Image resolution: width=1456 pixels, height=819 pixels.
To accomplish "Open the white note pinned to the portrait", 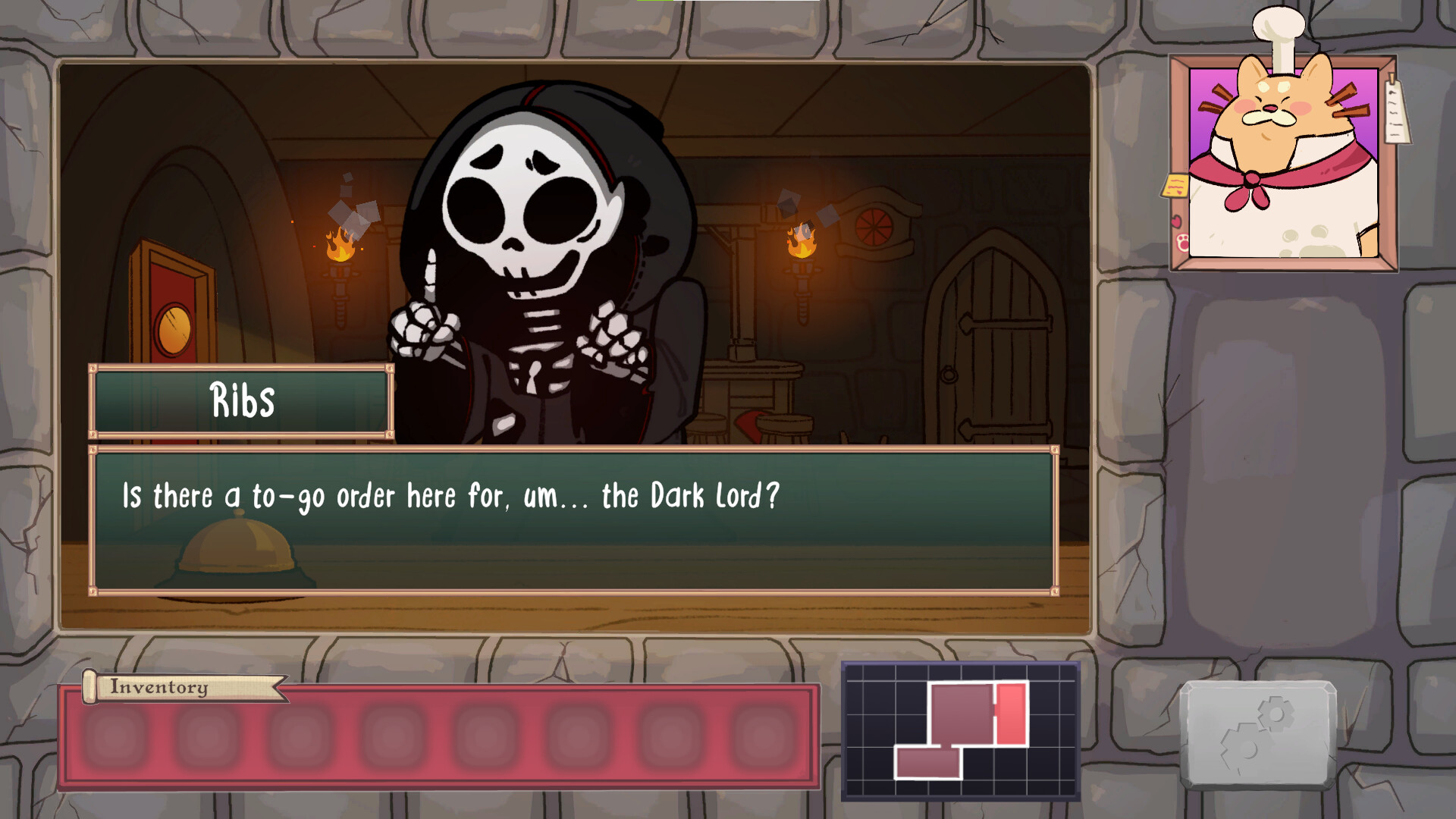I will pyautogui.click(x=1395, y=111).
